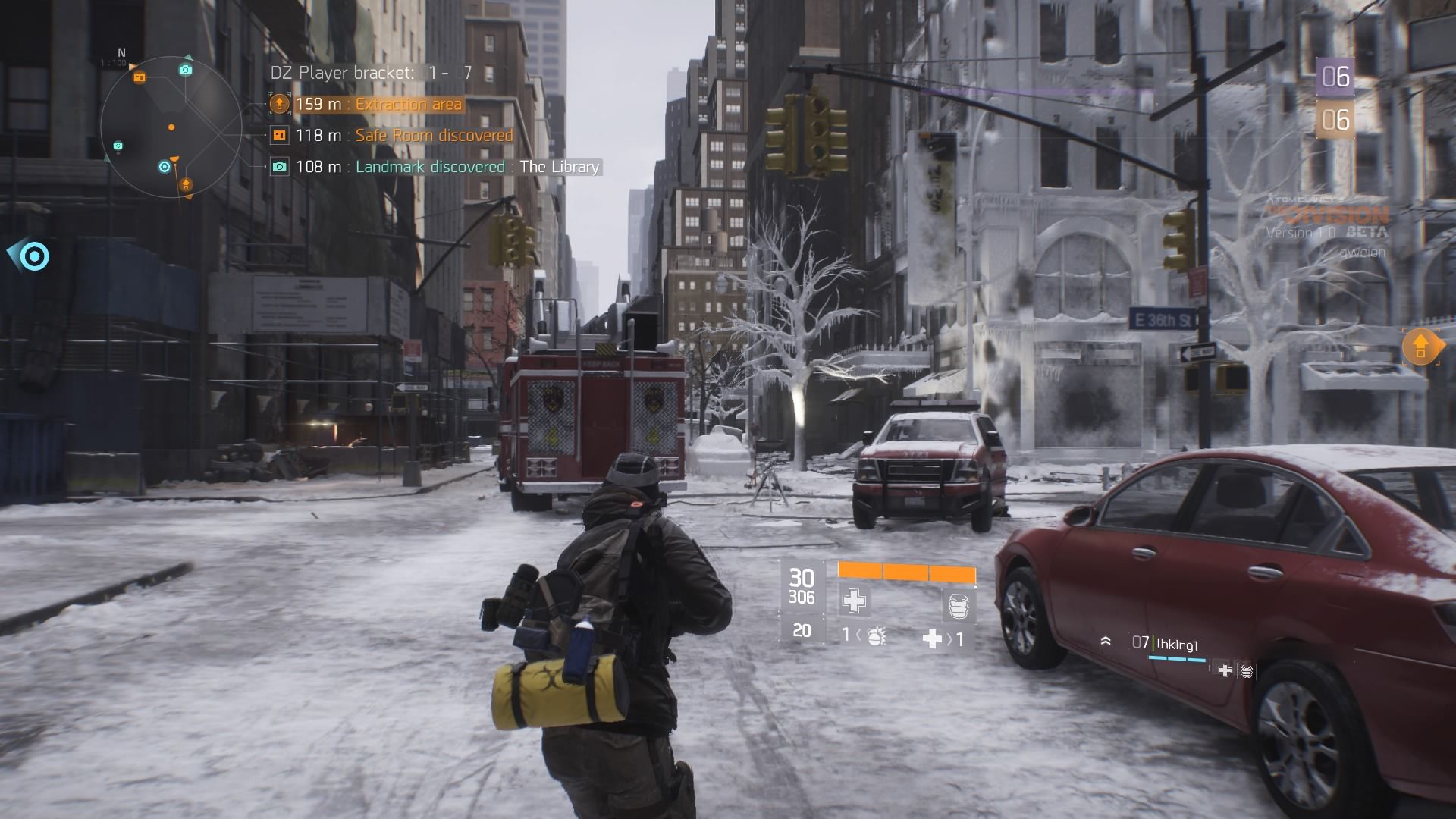Activate the medical cross skill icon
This screenshot has width=1456, height=819.
coord(854,601)
